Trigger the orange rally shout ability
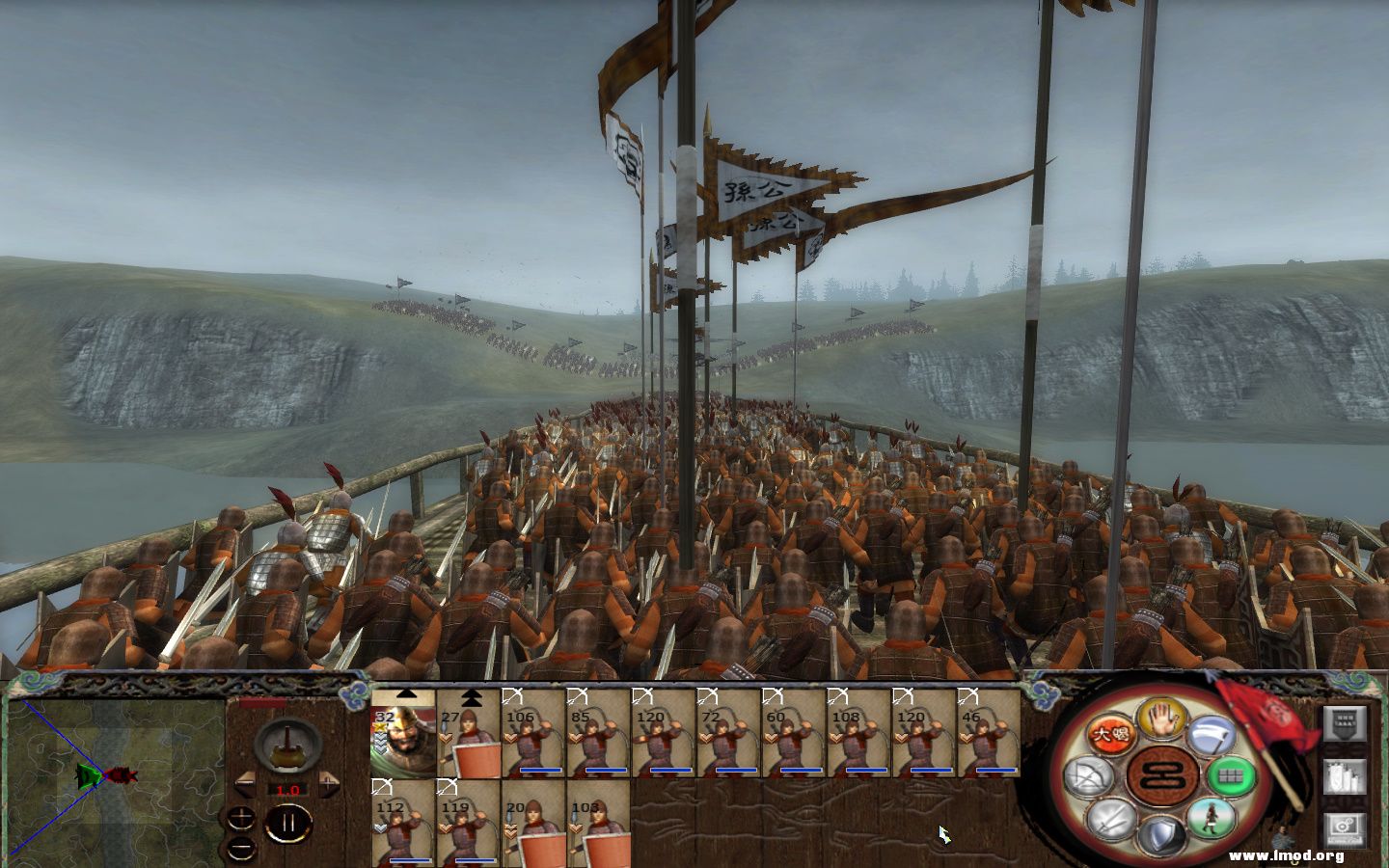 [1108, 735]
